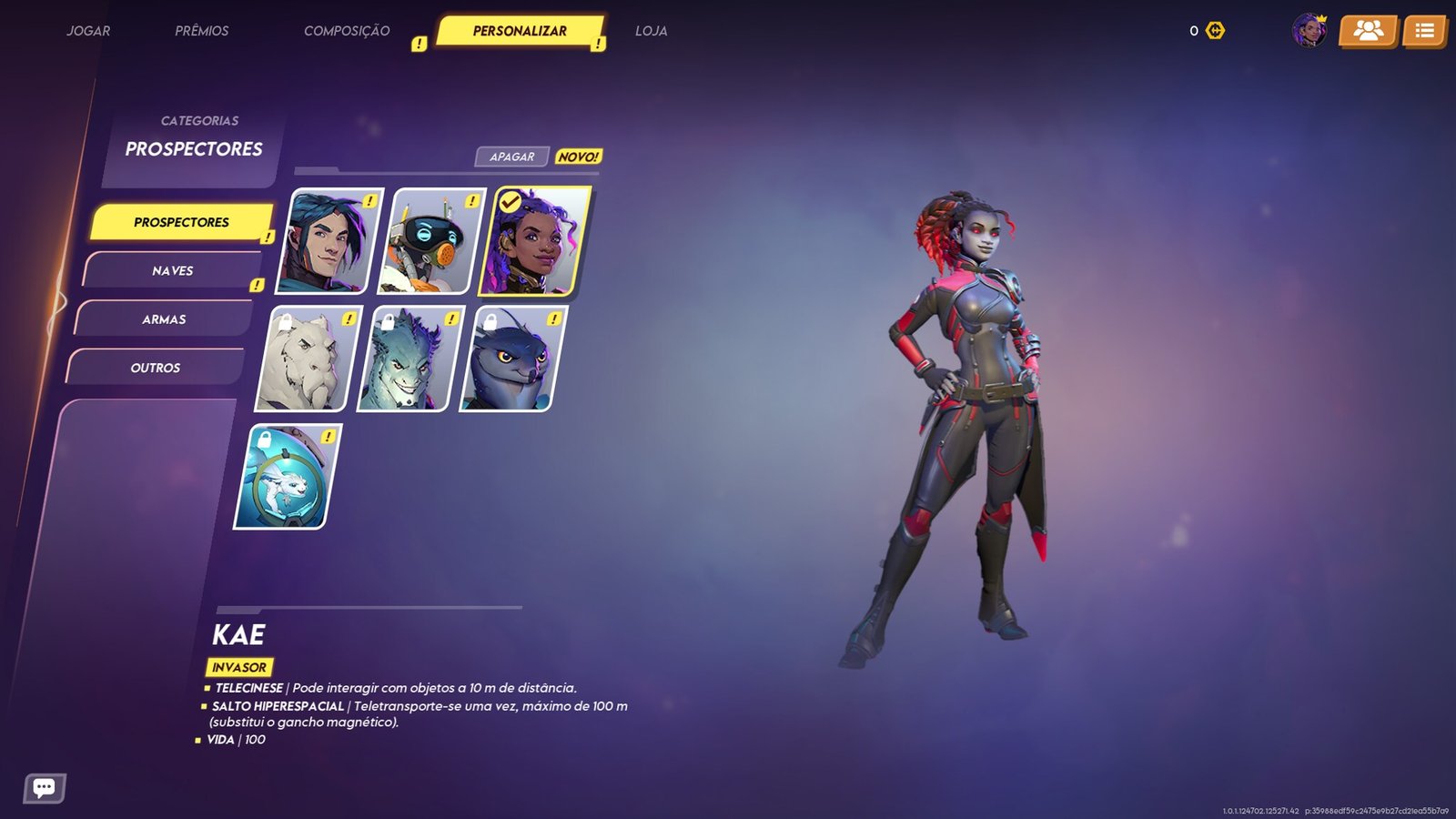Pick the blue-haired male prospector portrait
The image size is (1456, 819).
(x=329, y=241)
